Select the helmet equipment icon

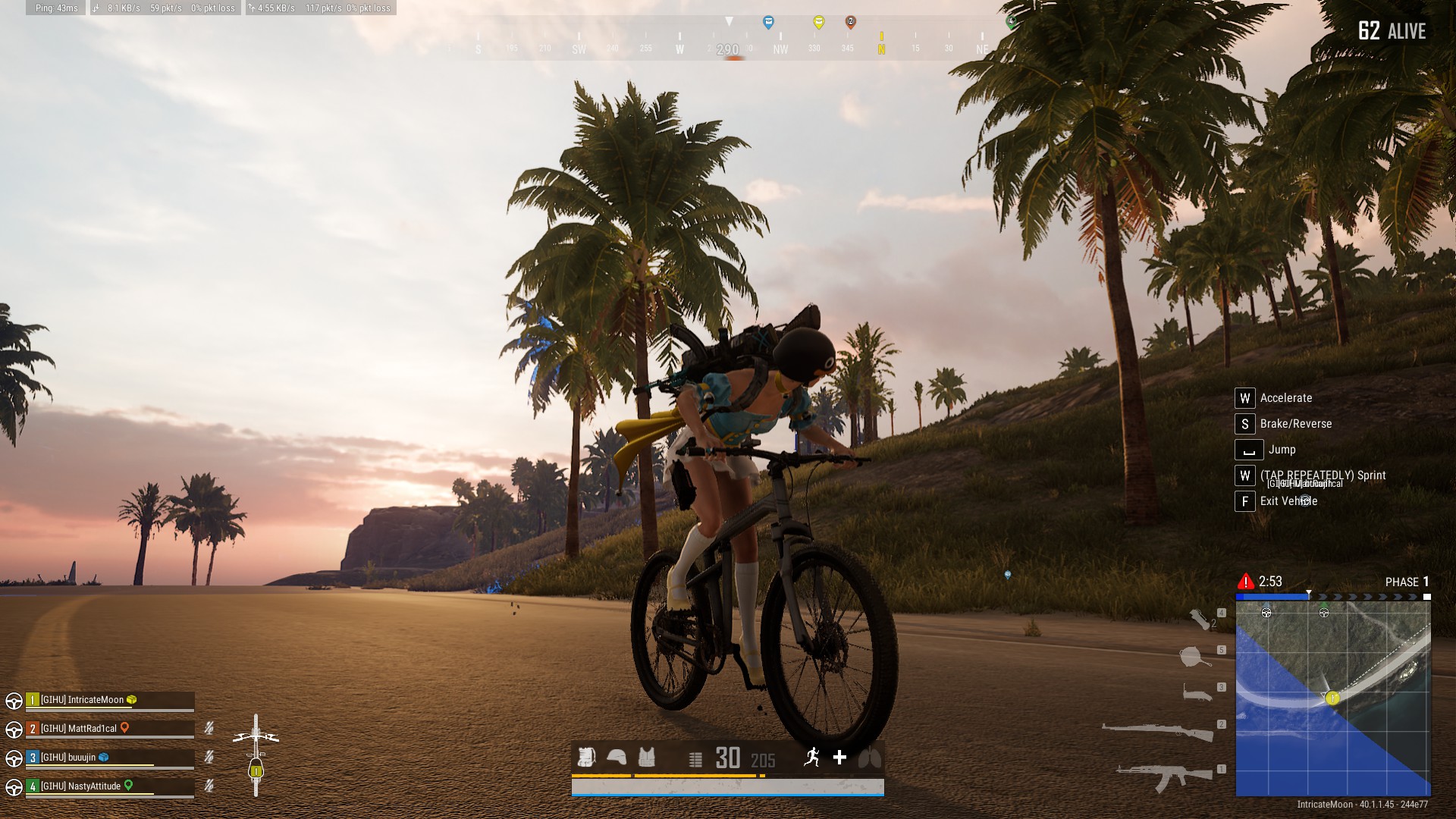(617, 758)
